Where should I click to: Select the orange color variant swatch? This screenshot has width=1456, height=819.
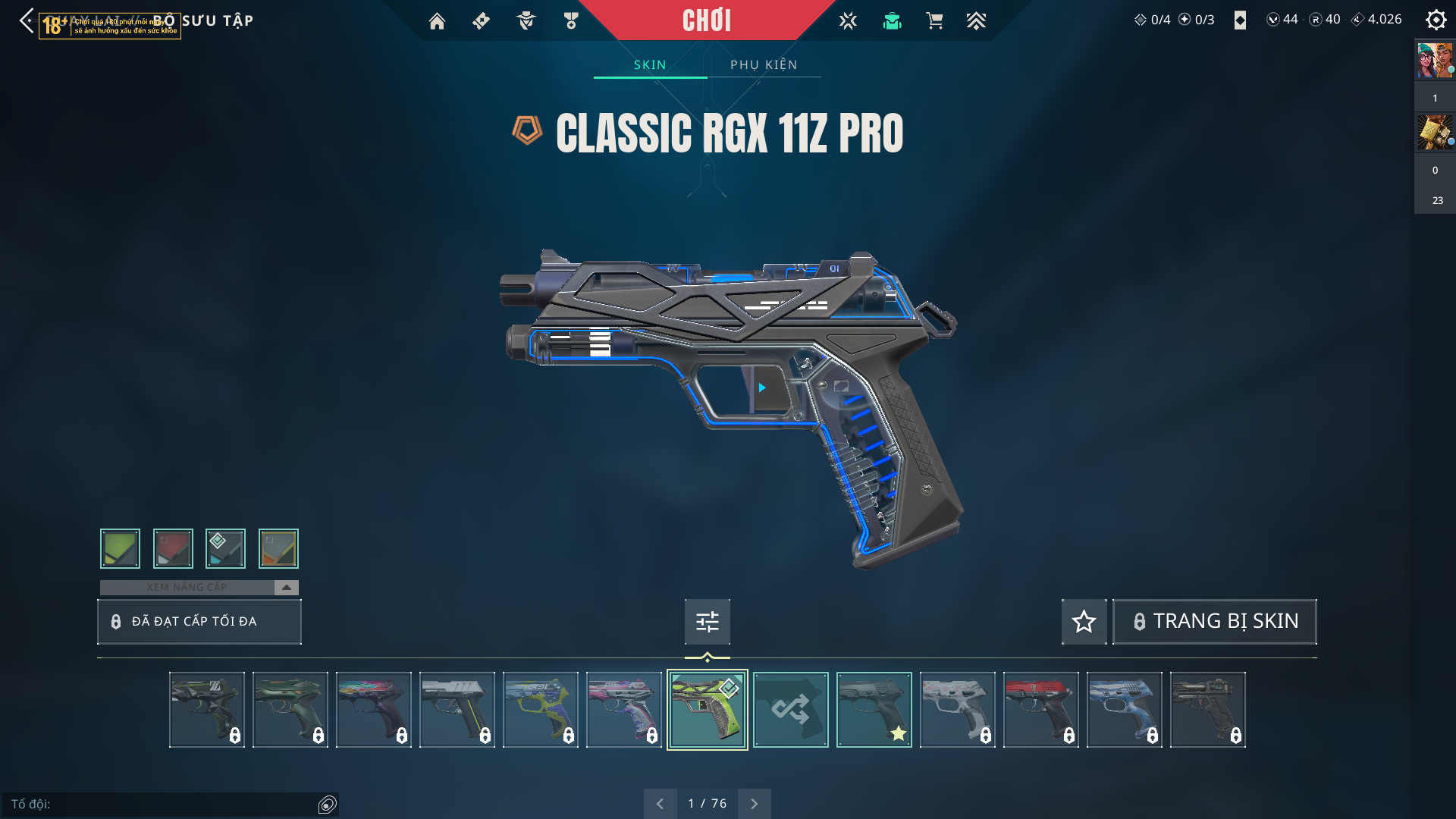(x=278, y=548)
